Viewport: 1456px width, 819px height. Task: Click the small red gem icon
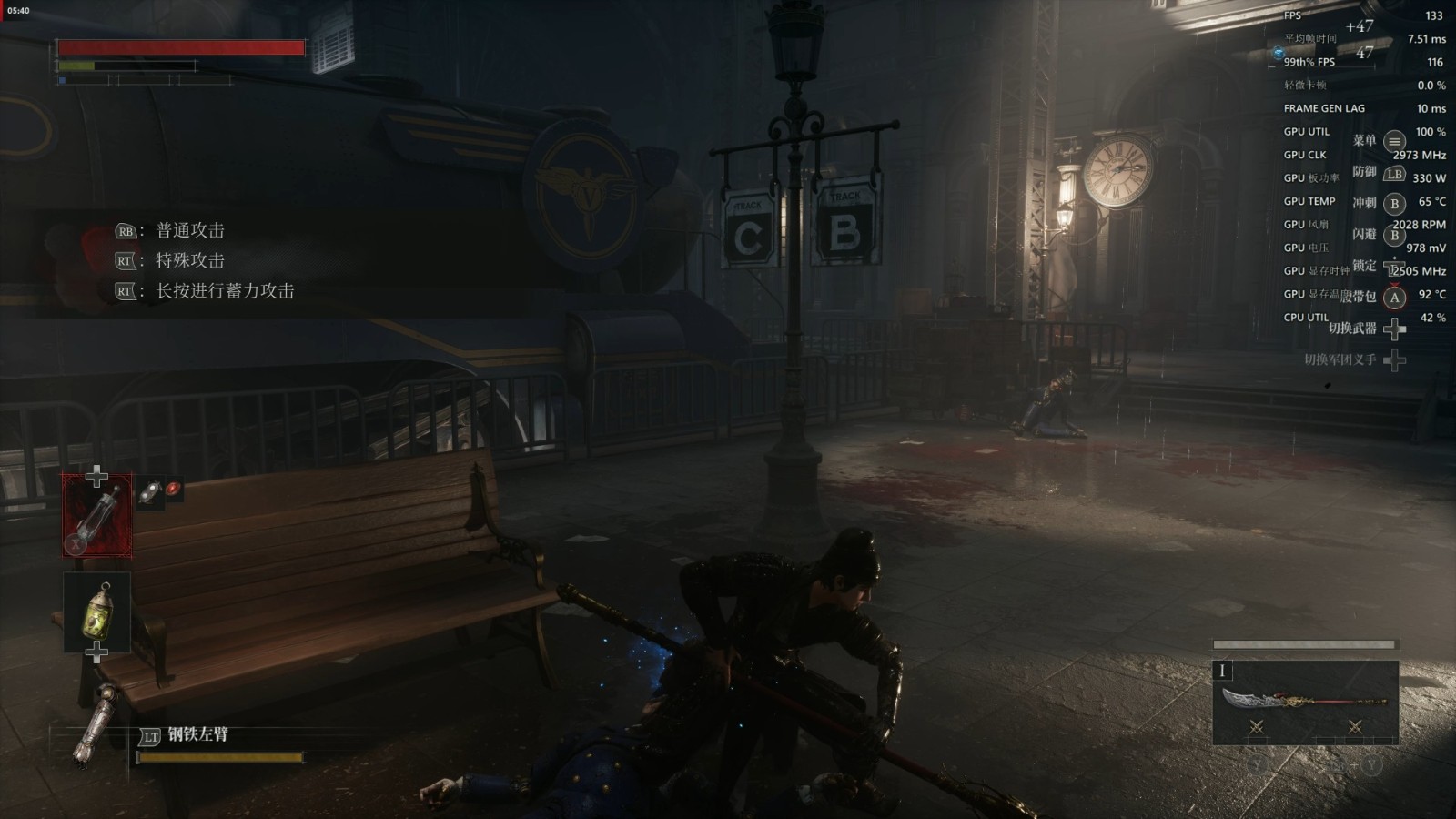click(173, 489)
